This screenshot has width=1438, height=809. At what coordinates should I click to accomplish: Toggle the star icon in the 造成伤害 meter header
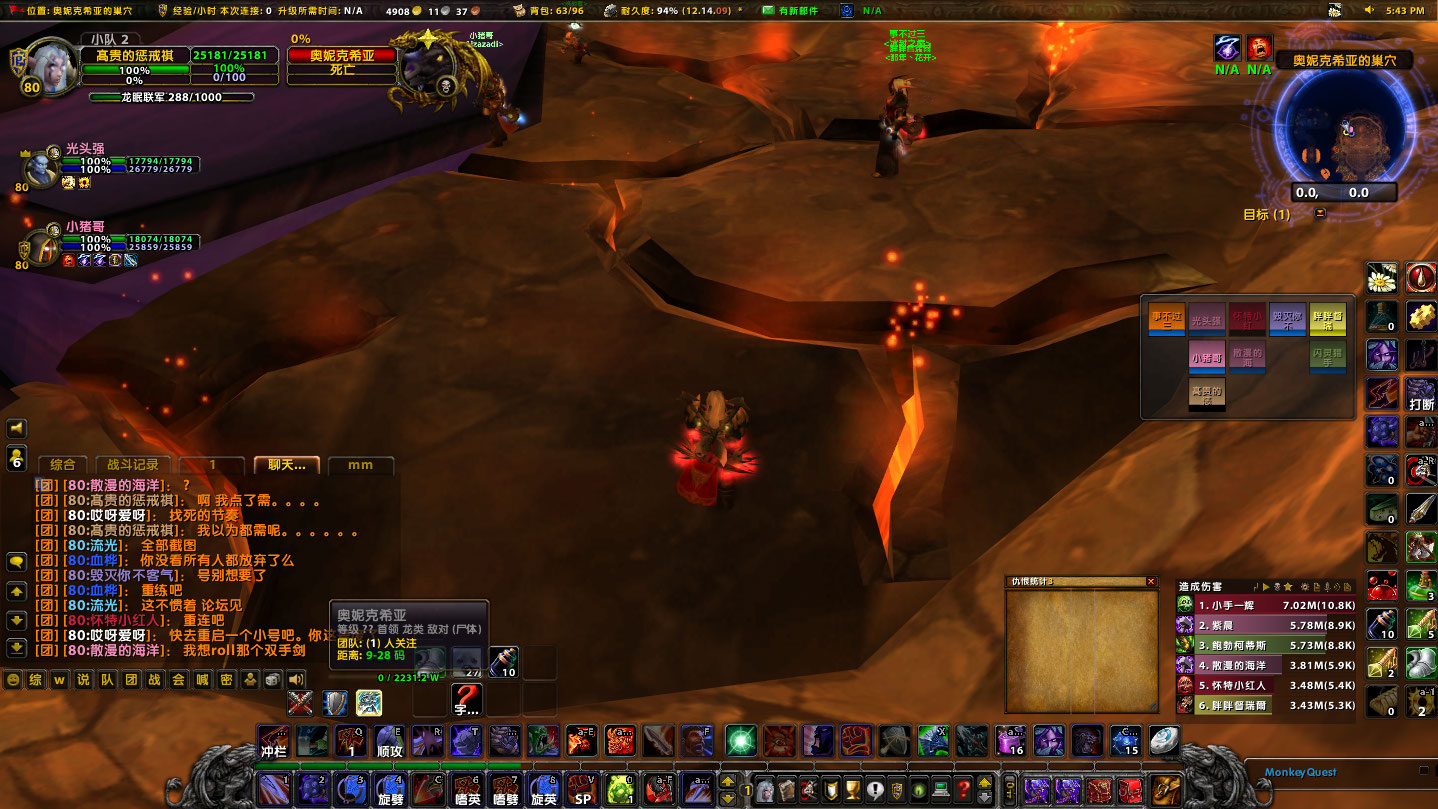[x=1289, y=587]
